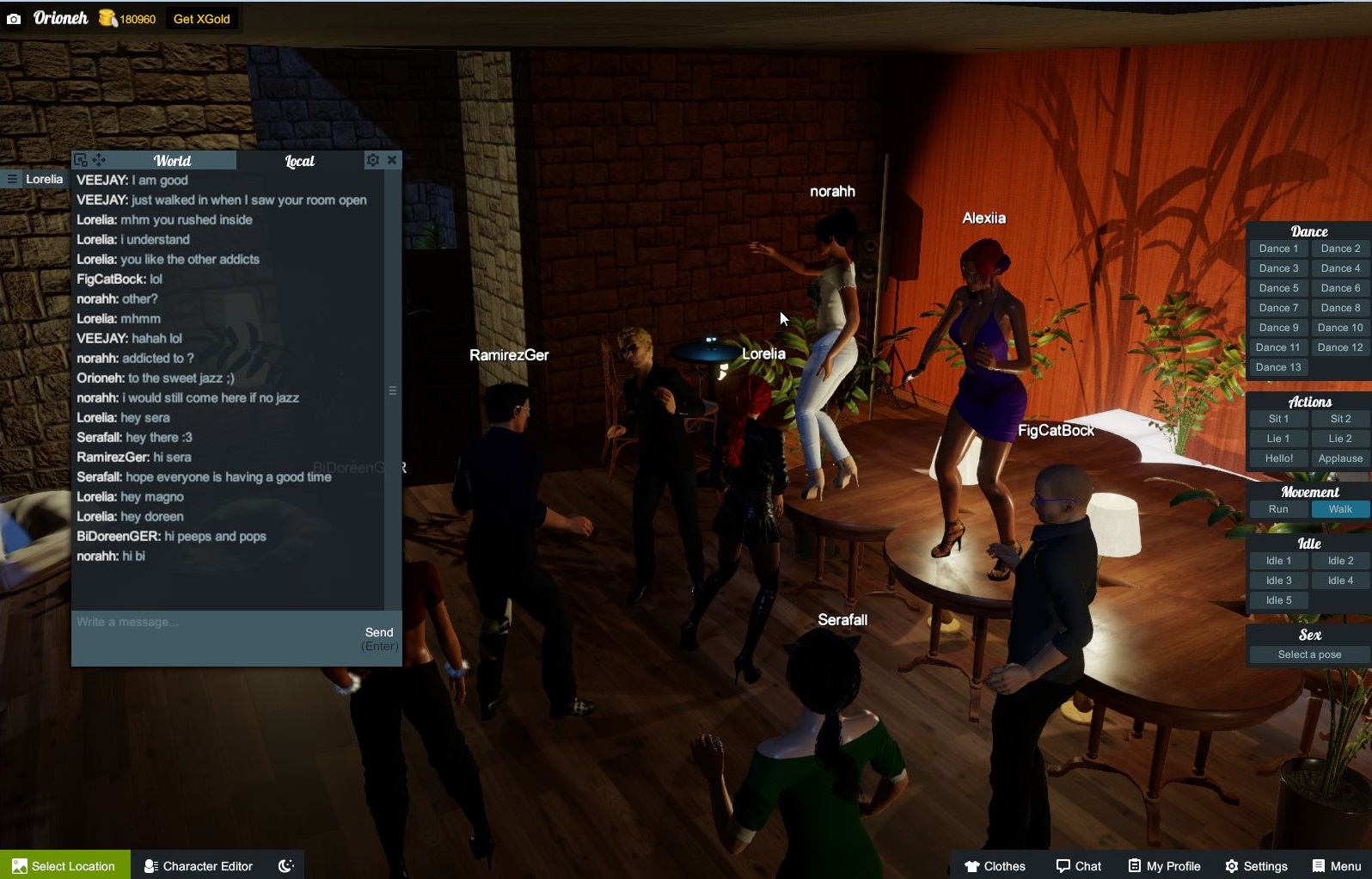This screenshot has height=879, width=1372.
Task: Perform the Sit 1 action
Action: pyautogui.click(x=1278, y=419)
